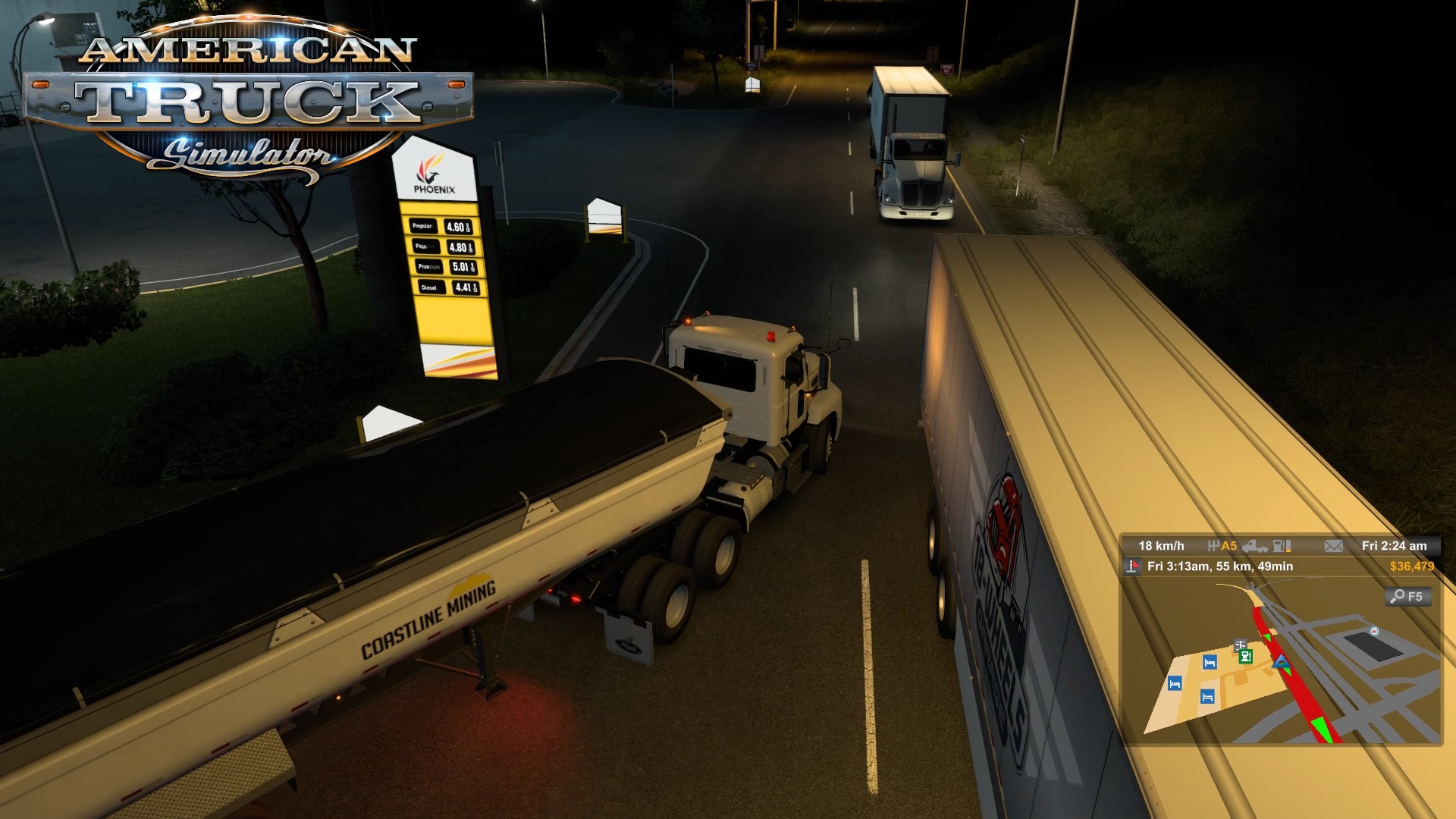This screenshot has width=1456, height=819.
Task: Click the 18 km/h speed readout
Action: pyautogui.click(x=1163, y=545)
